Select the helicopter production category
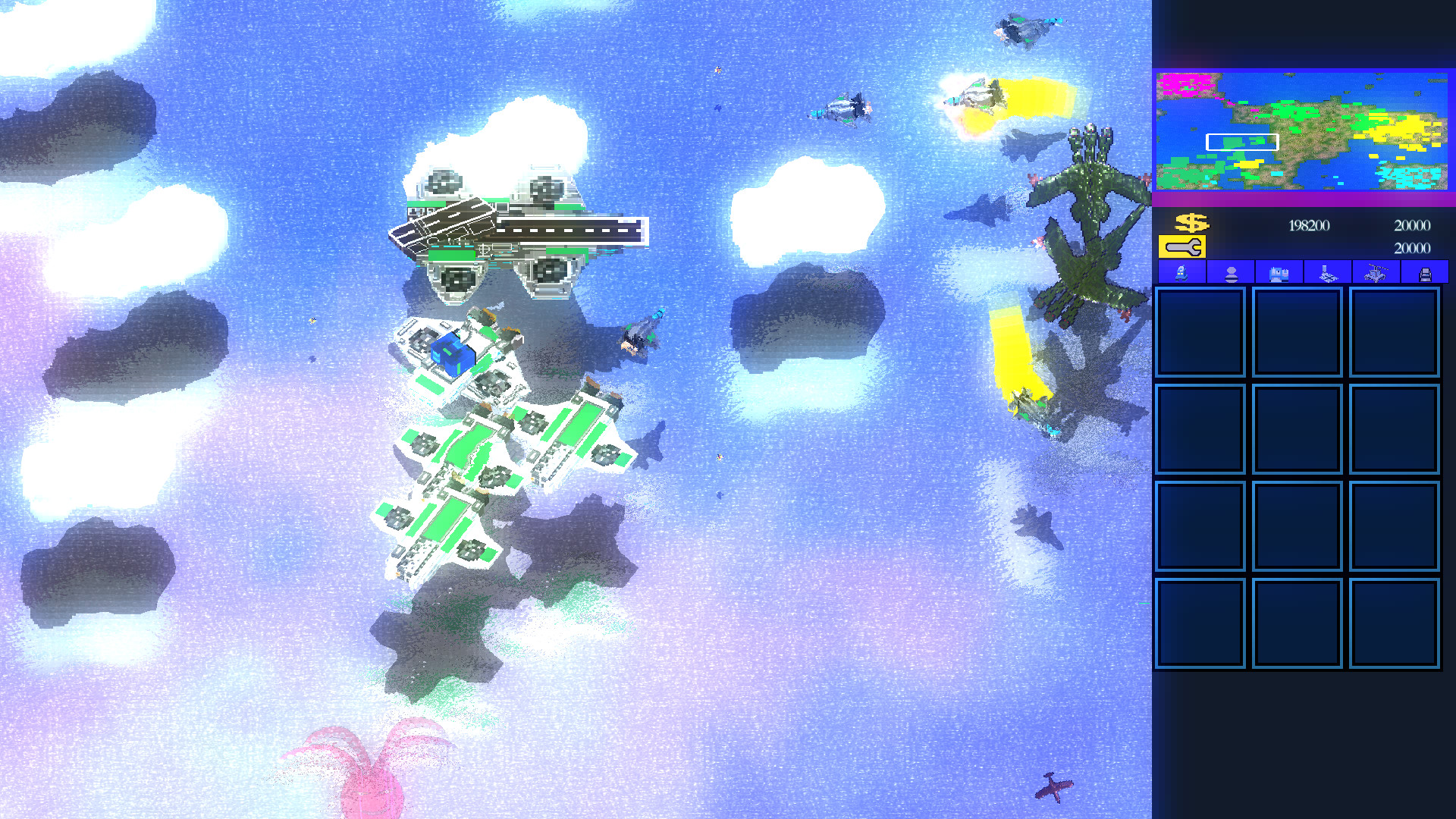The width and height of the screenshot is (1456, 819). (x=1376, y=273)
